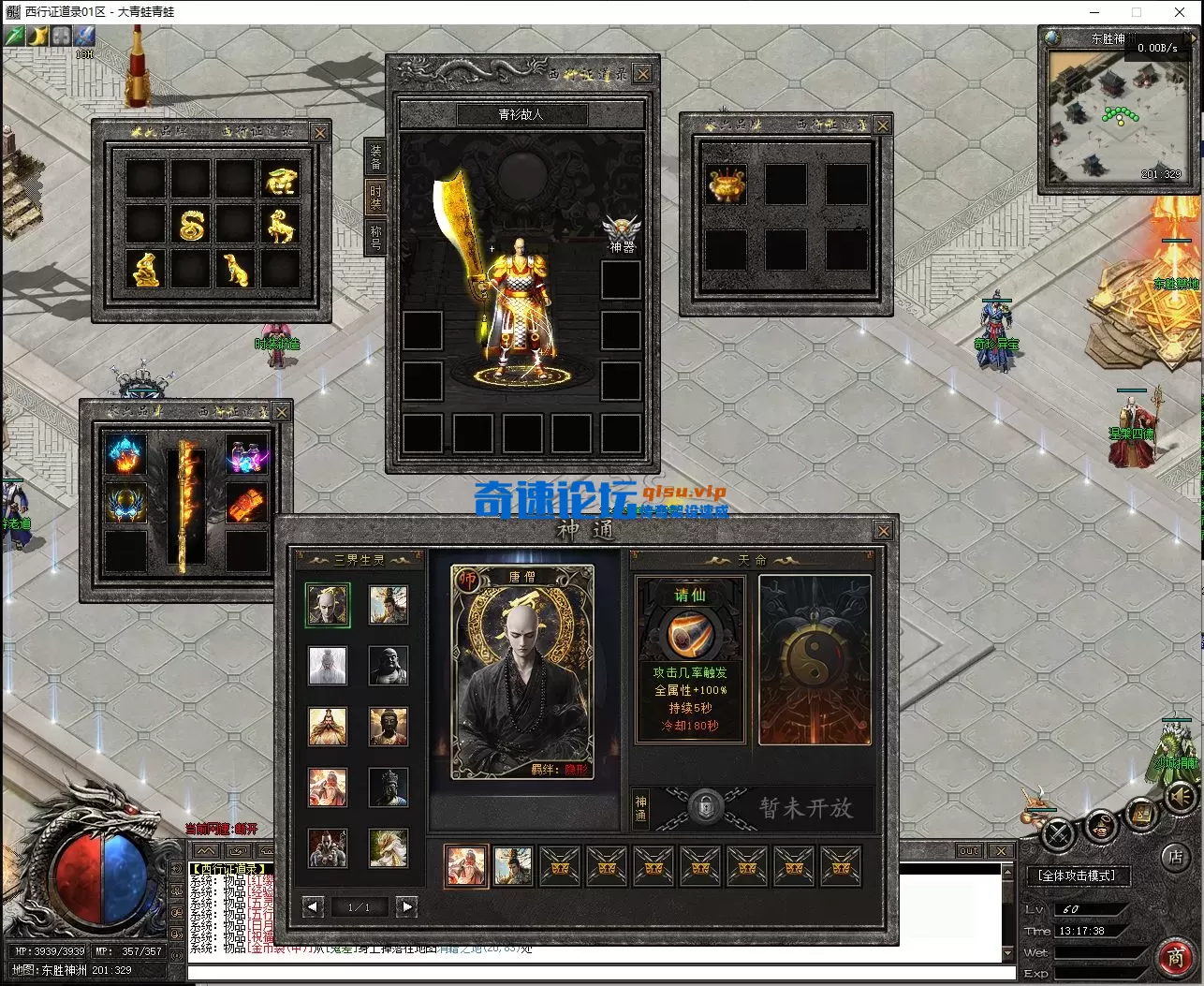Screen dimensions: 1204x986
Task: Open the 店 shop button
Action: (1175, 856)
